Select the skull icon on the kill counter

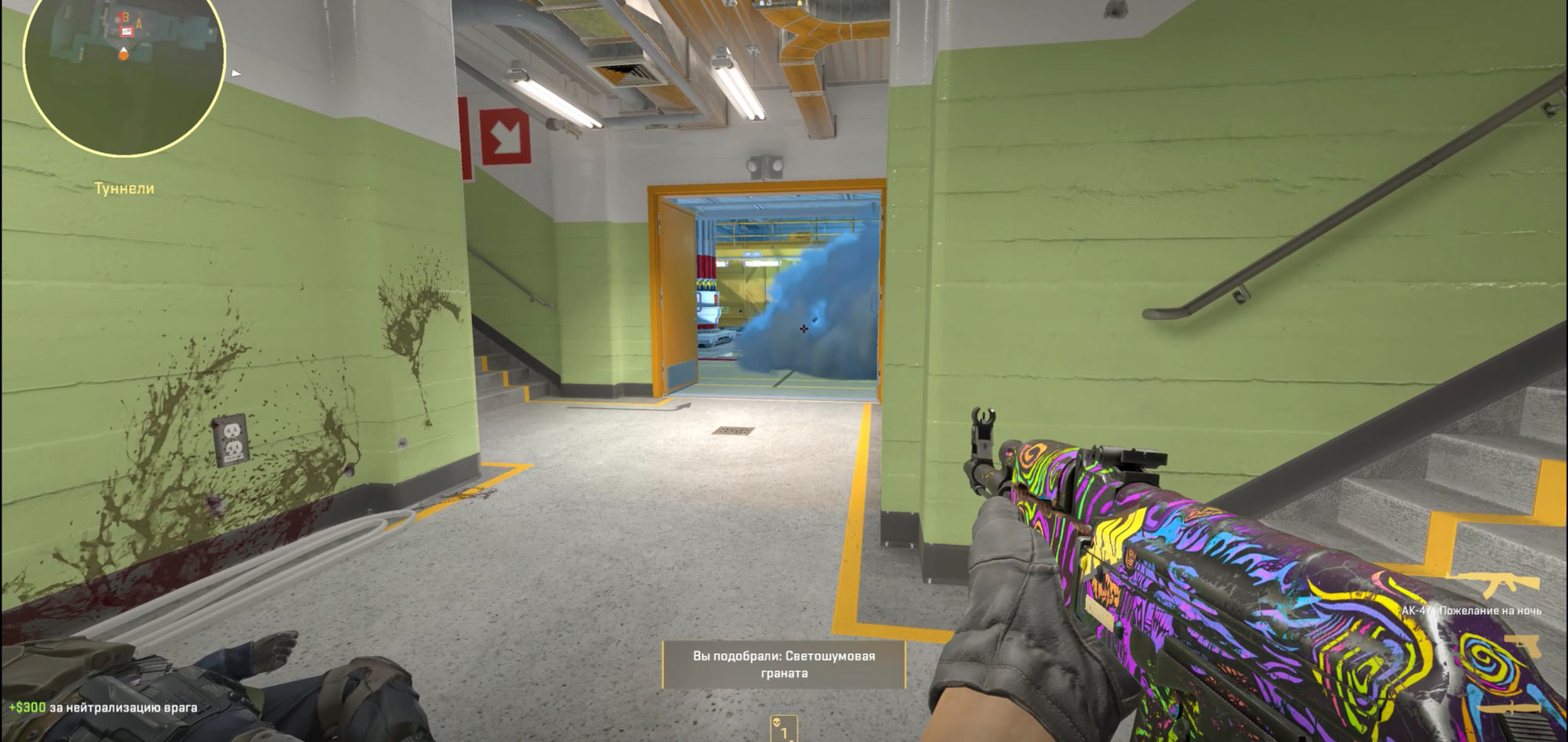777,723
